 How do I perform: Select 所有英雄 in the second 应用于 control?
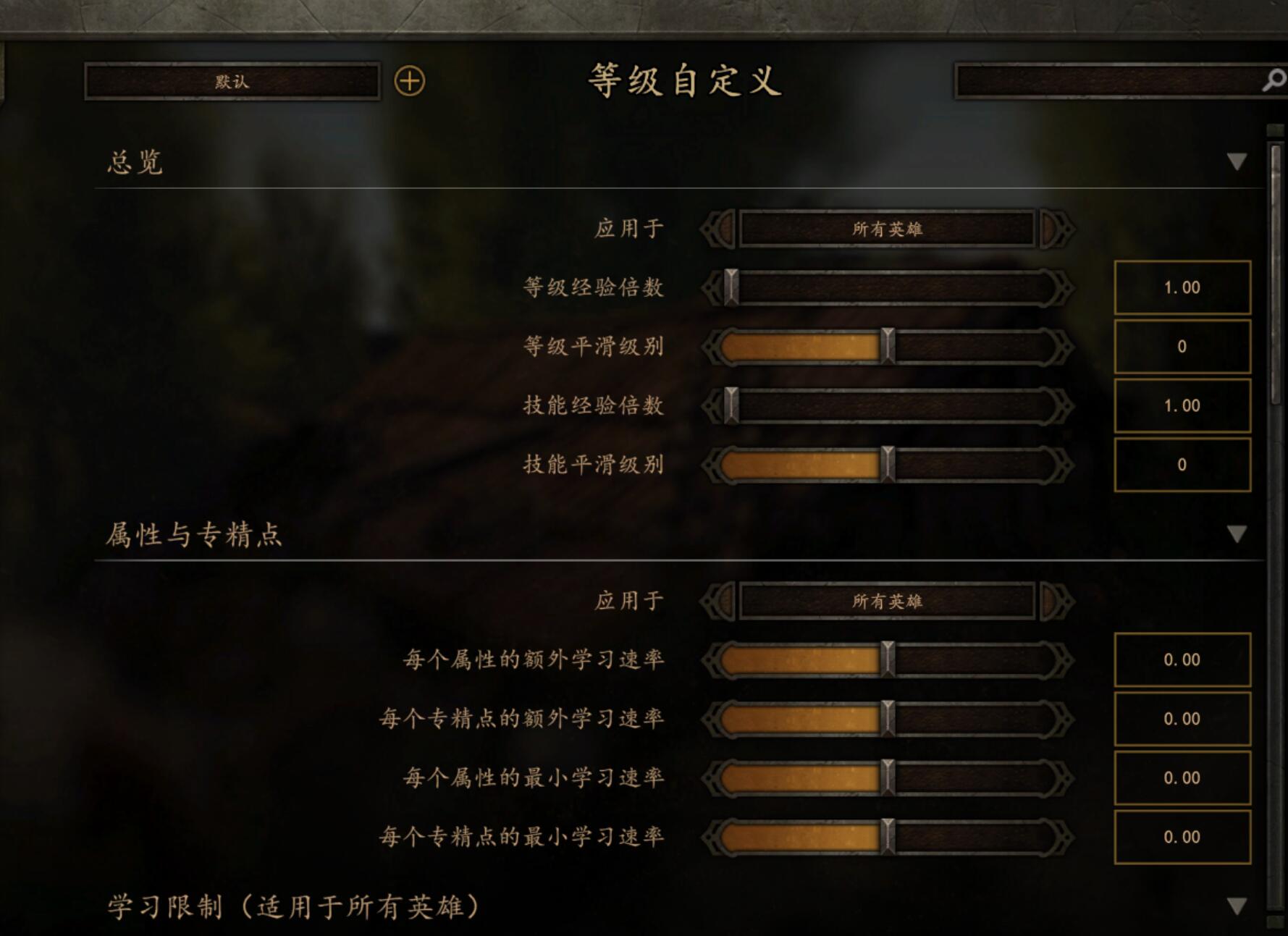pos(888,600)
